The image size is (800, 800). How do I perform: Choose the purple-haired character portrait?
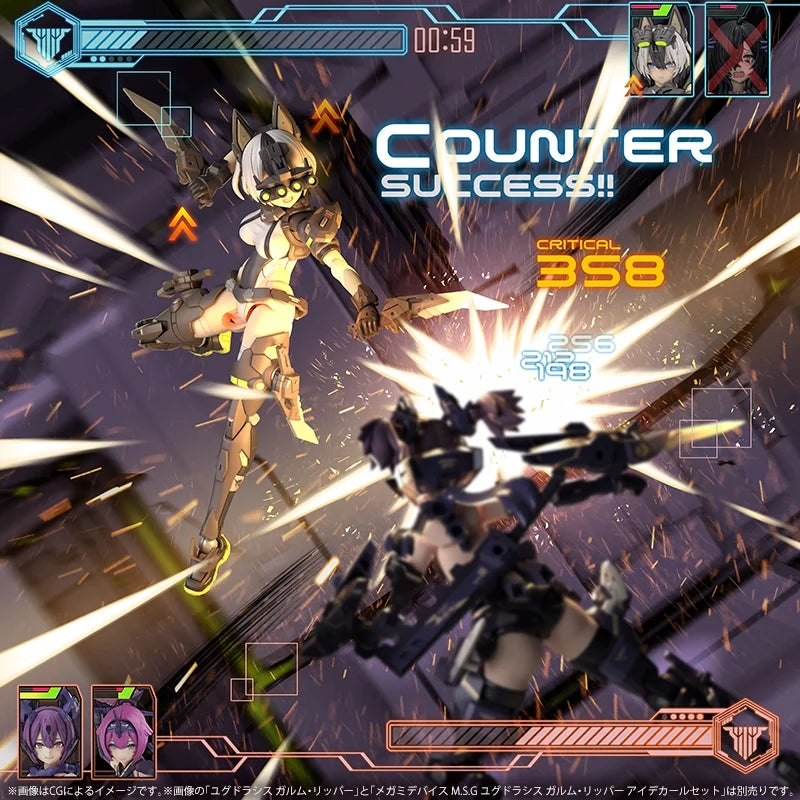[x=49, y=731]
